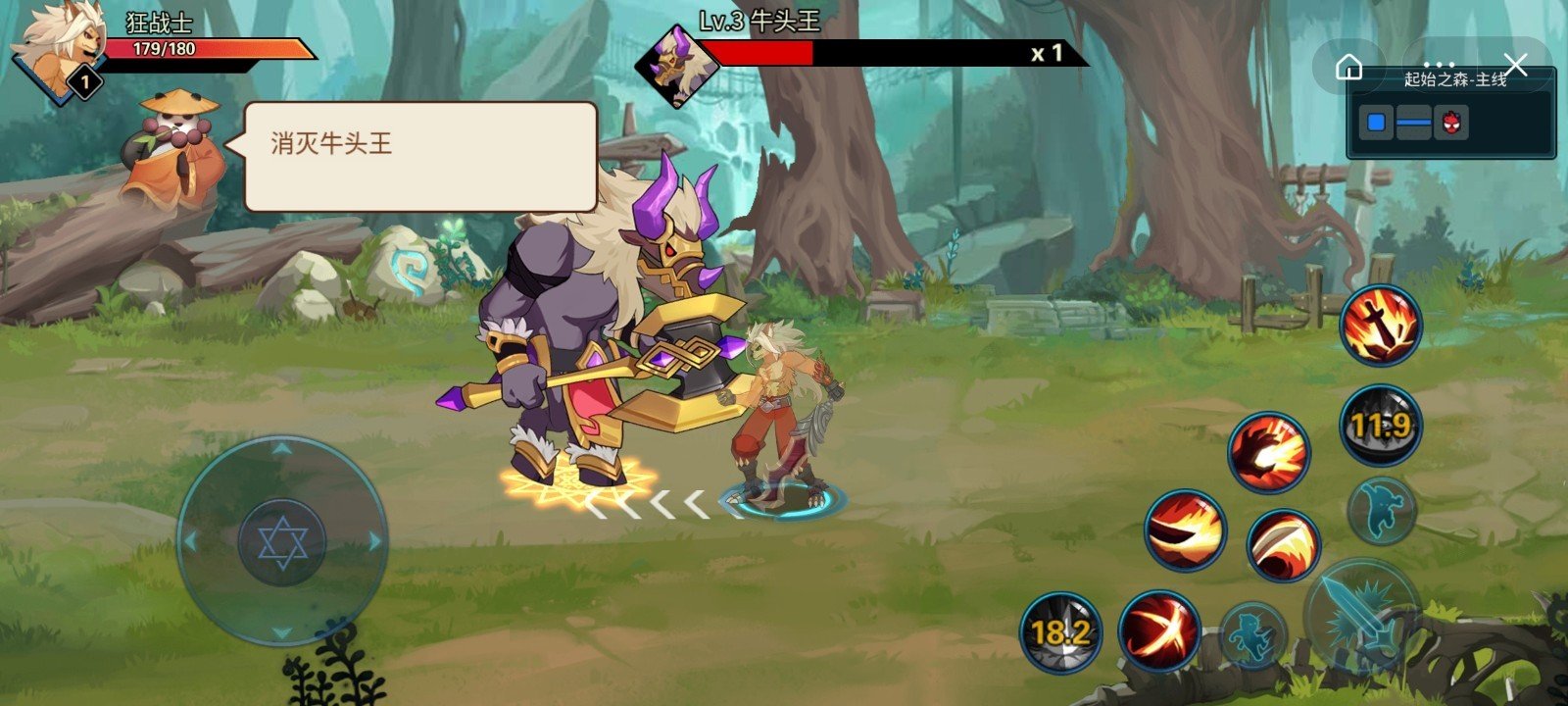Use the fiery fist punch skill
Image resolution: width=1568 pixels, height=706 pixels.
pyautogui.click(x=1268, y=453)
